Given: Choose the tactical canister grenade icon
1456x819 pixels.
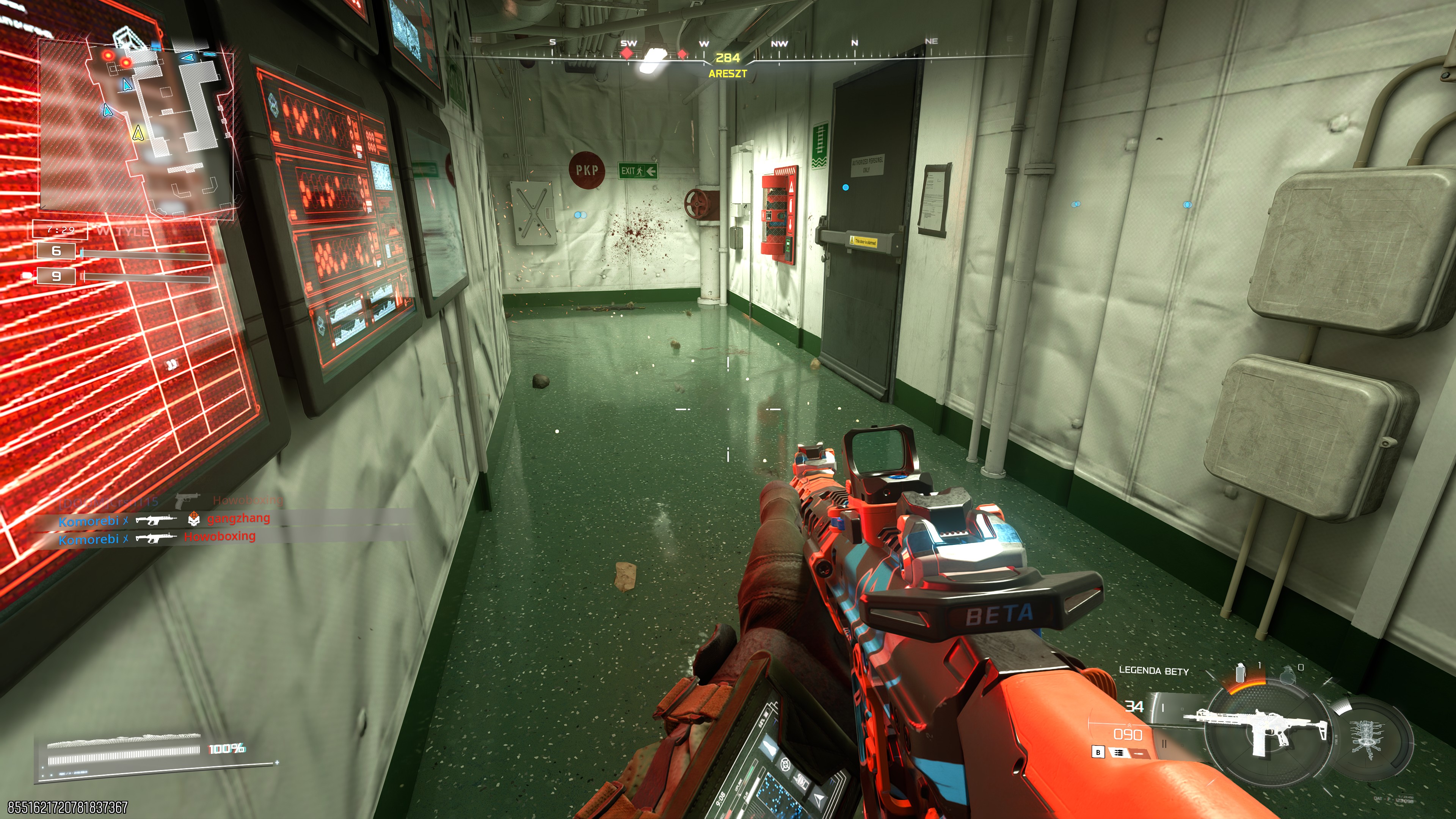Looking at the screenshot, I should (x=1240, y=673).
